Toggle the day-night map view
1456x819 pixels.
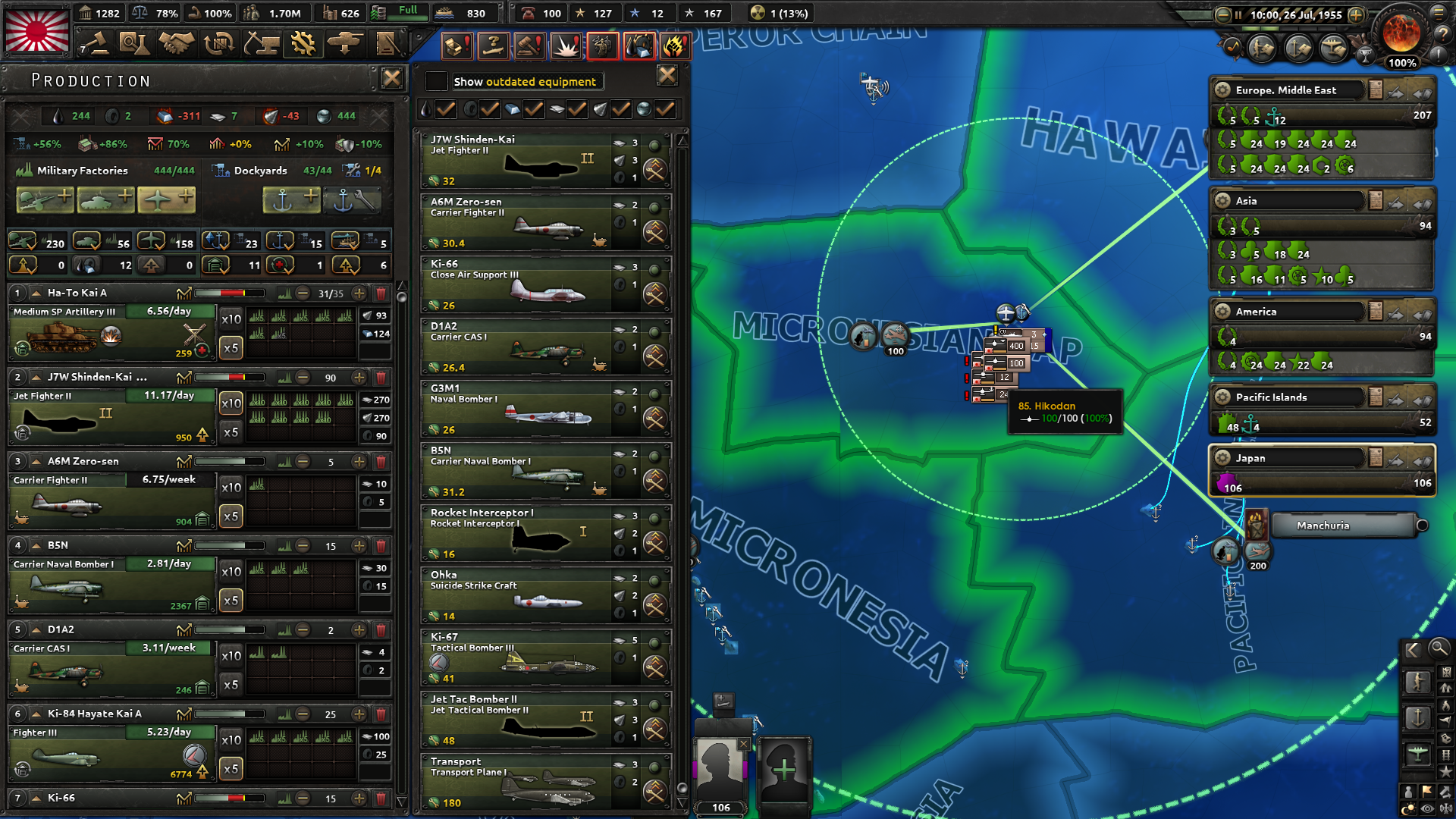coord(1409,807)
